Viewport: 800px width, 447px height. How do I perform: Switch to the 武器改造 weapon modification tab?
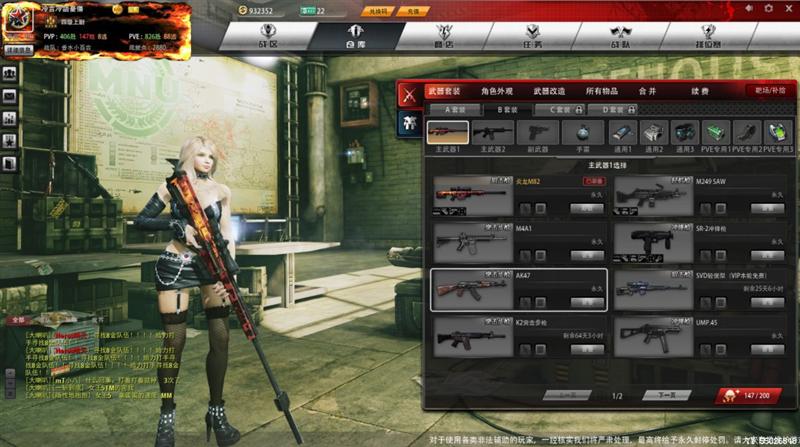[x=549, y=91]
